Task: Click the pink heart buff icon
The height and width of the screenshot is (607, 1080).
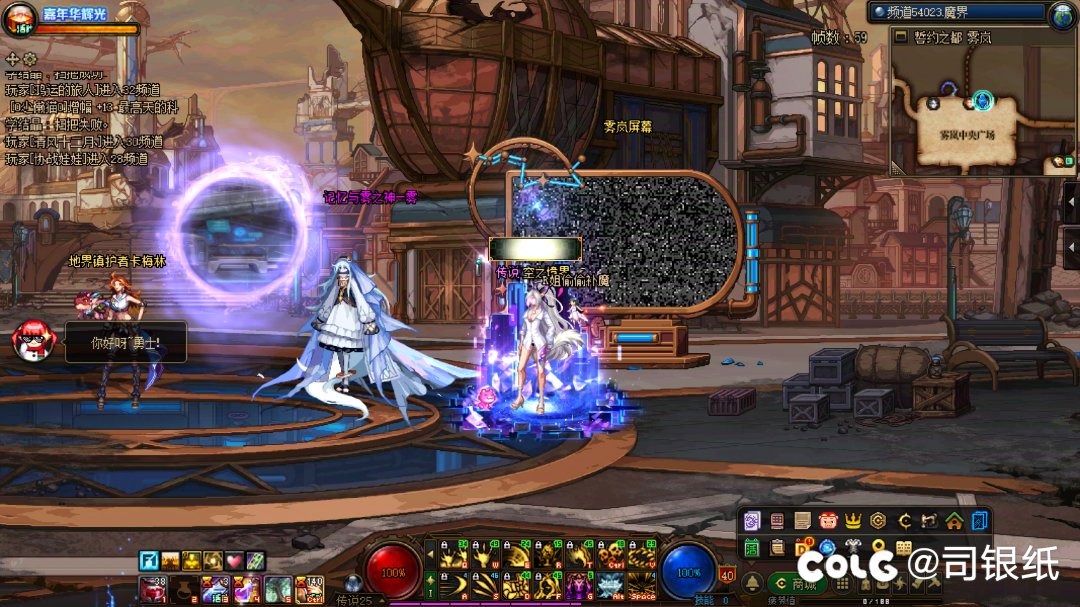Action: click(x=234, y=560)
